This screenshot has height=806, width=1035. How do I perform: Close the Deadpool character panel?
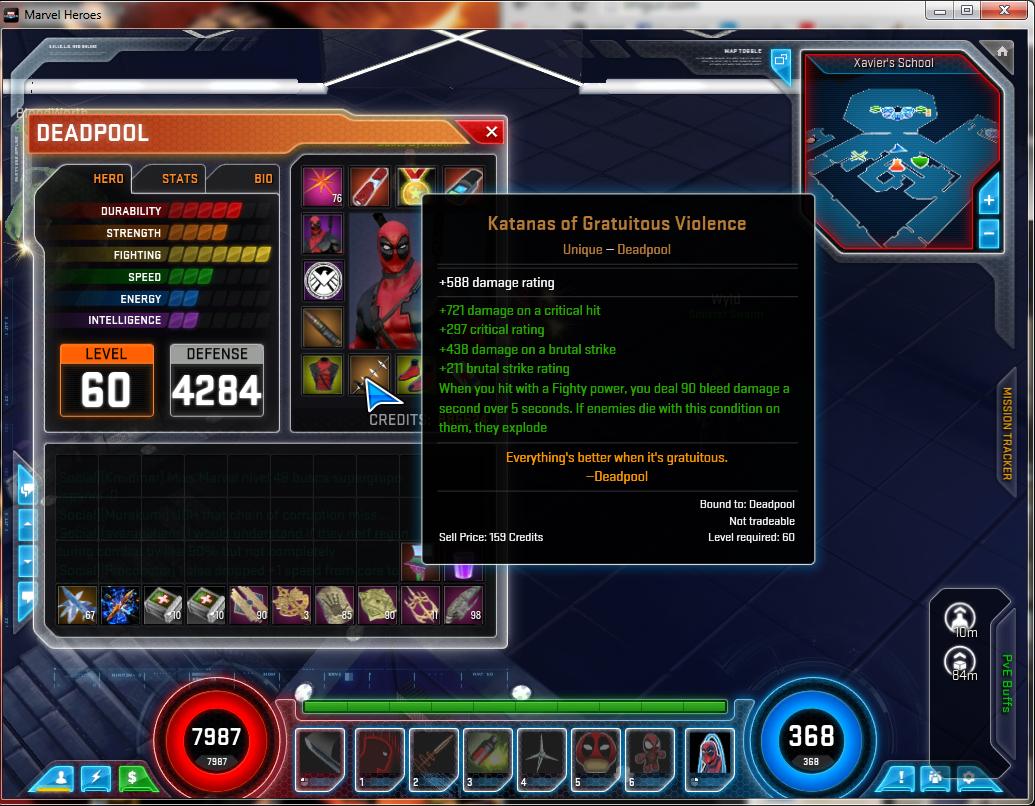click(491, 132)
